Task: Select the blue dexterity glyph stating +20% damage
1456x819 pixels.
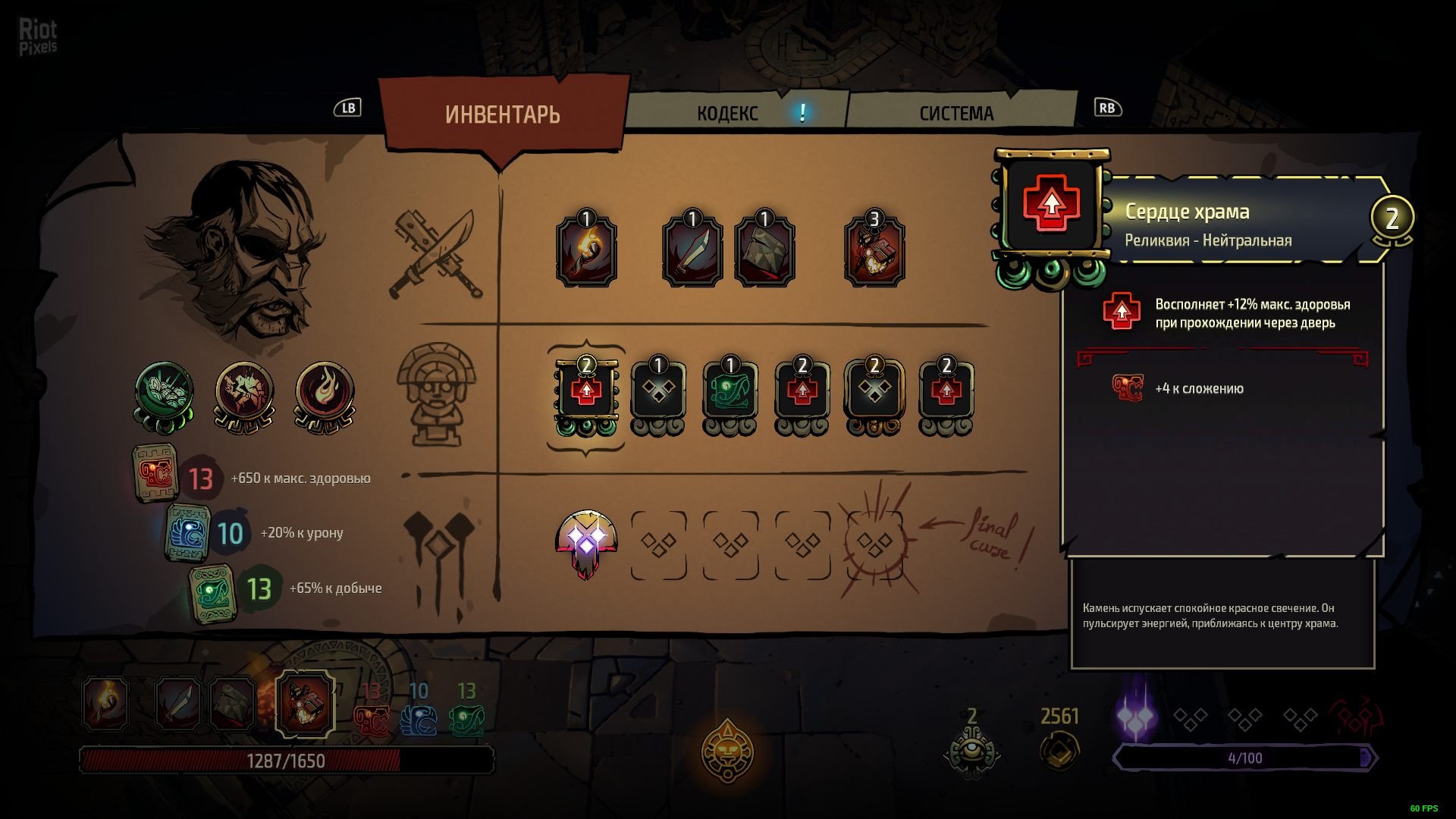Action: [x=187, y=532]
